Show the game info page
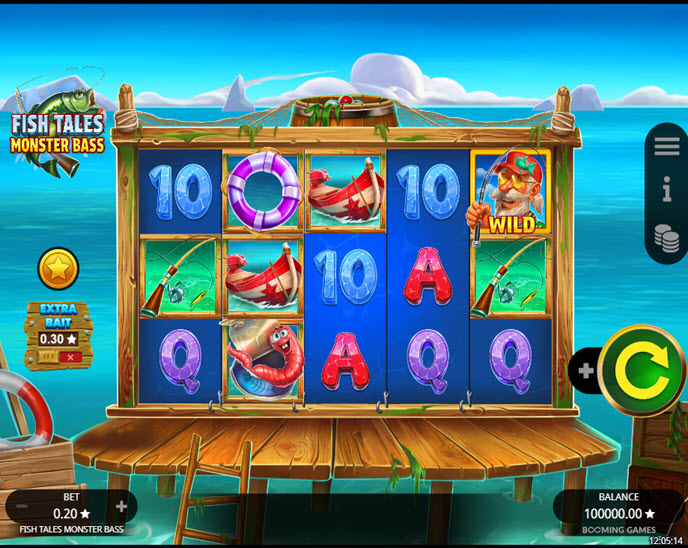The width and height of the screenshot is (688, 548). (666, 190)
